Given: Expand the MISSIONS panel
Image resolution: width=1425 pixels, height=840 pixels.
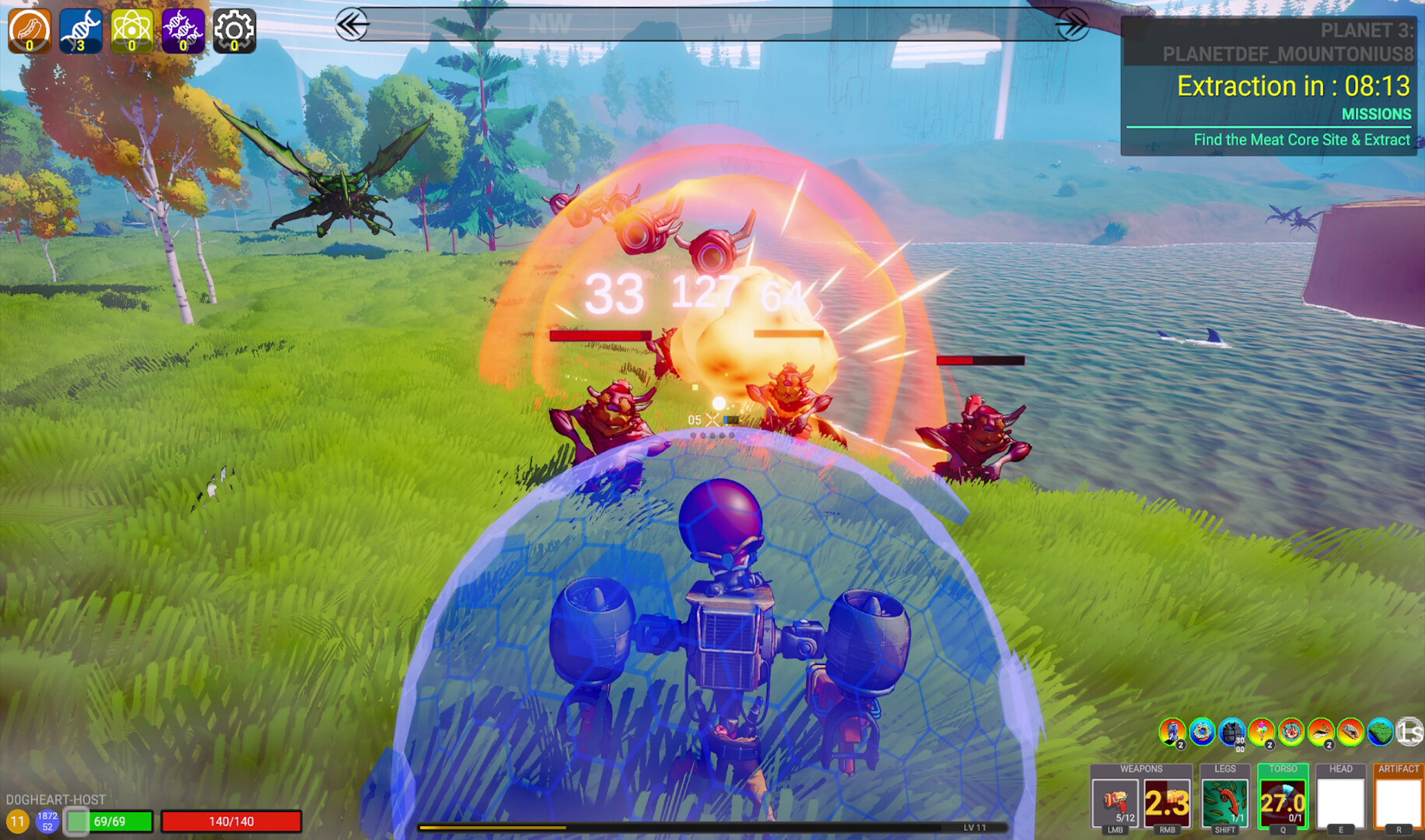Looking at the screenshot, I should (1376, 114).
